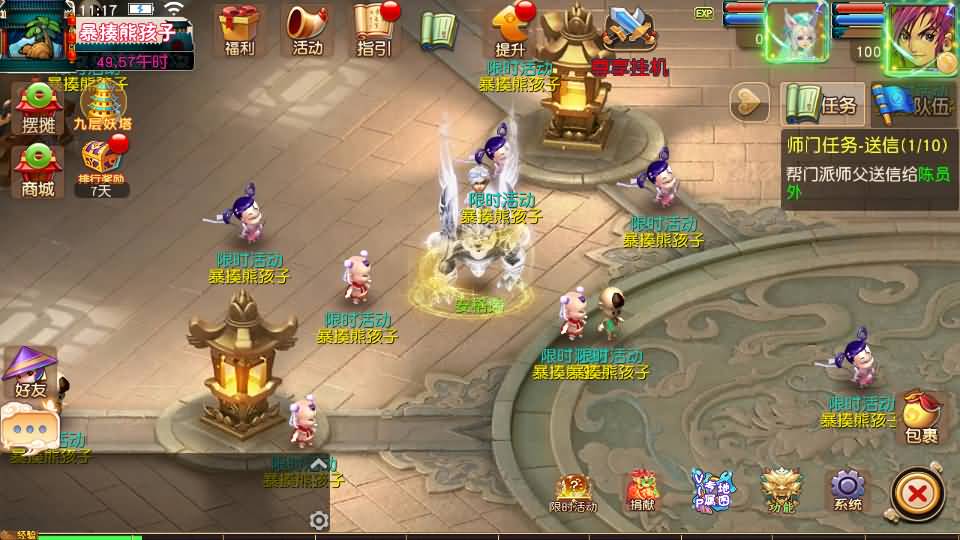Choose the 捐献 donation icon

642,490
